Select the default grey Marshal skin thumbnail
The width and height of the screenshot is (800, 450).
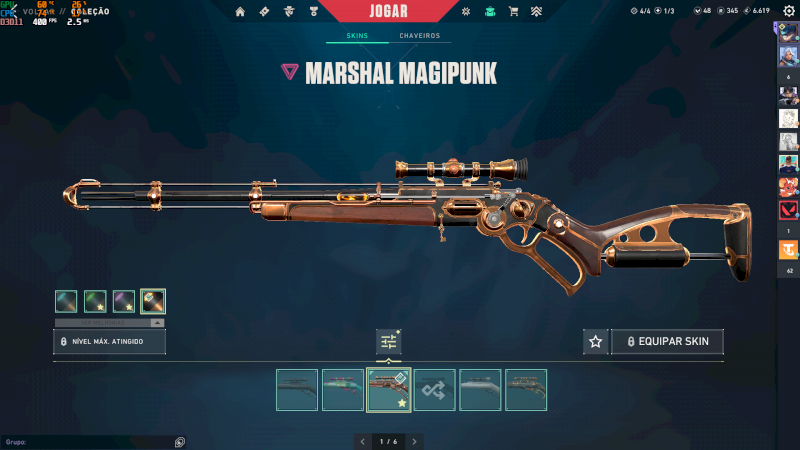coord(297,390)
